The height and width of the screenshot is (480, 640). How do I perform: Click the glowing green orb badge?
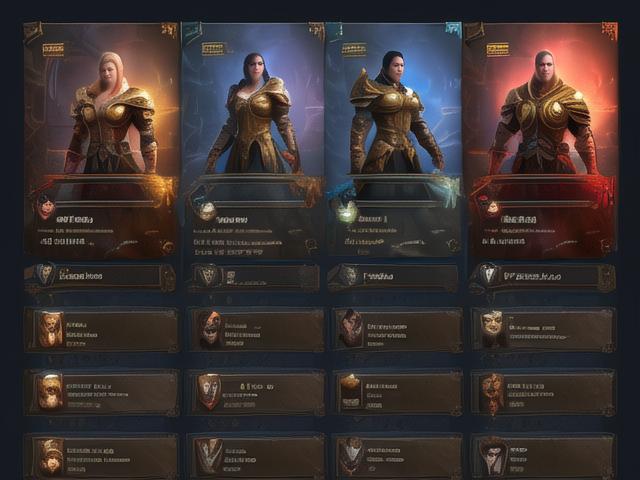click(x=346, y=211)
